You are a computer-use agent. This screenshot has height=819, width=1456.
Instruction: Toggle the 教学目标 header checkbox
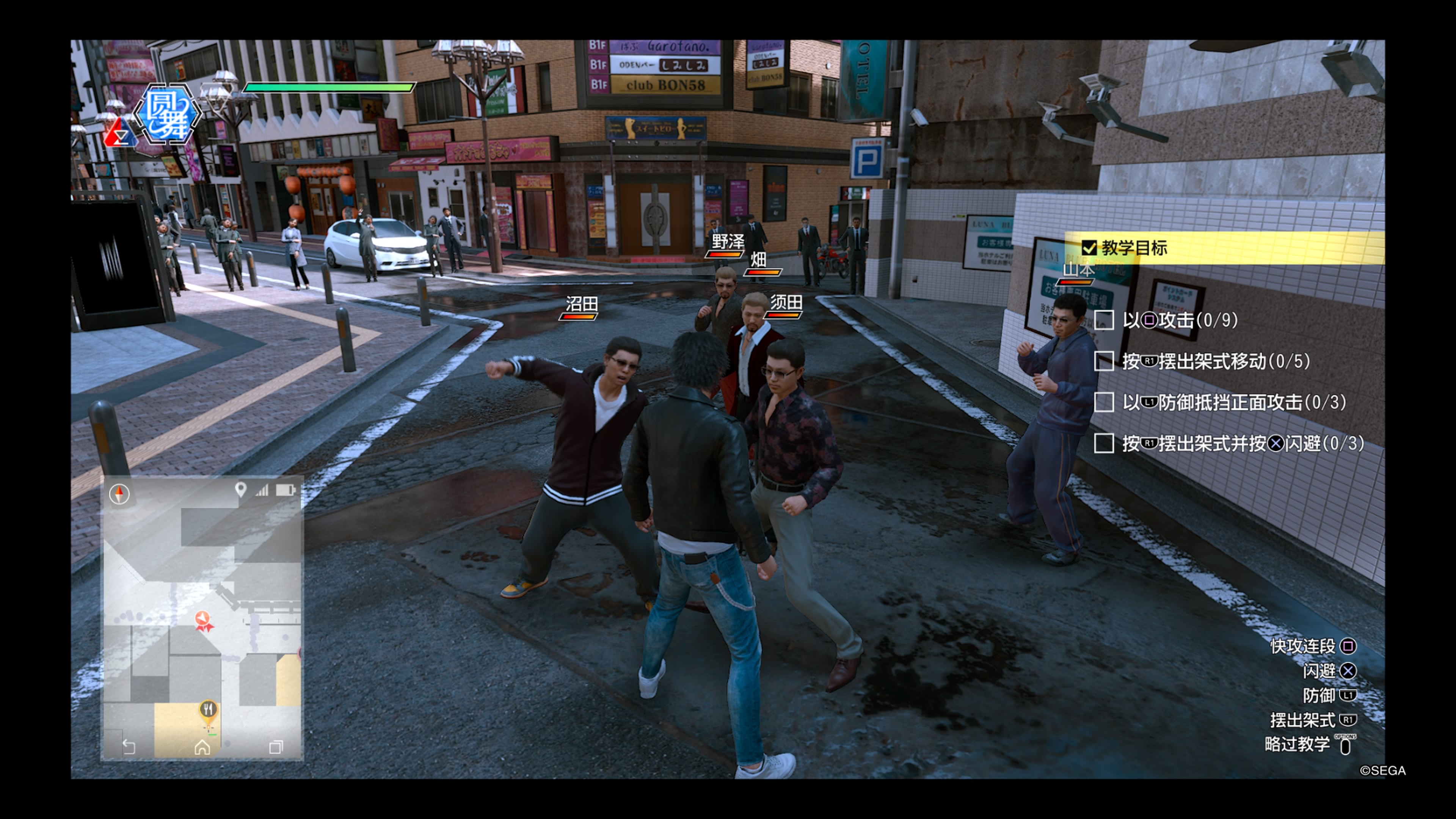click(x=1089, y=248)
